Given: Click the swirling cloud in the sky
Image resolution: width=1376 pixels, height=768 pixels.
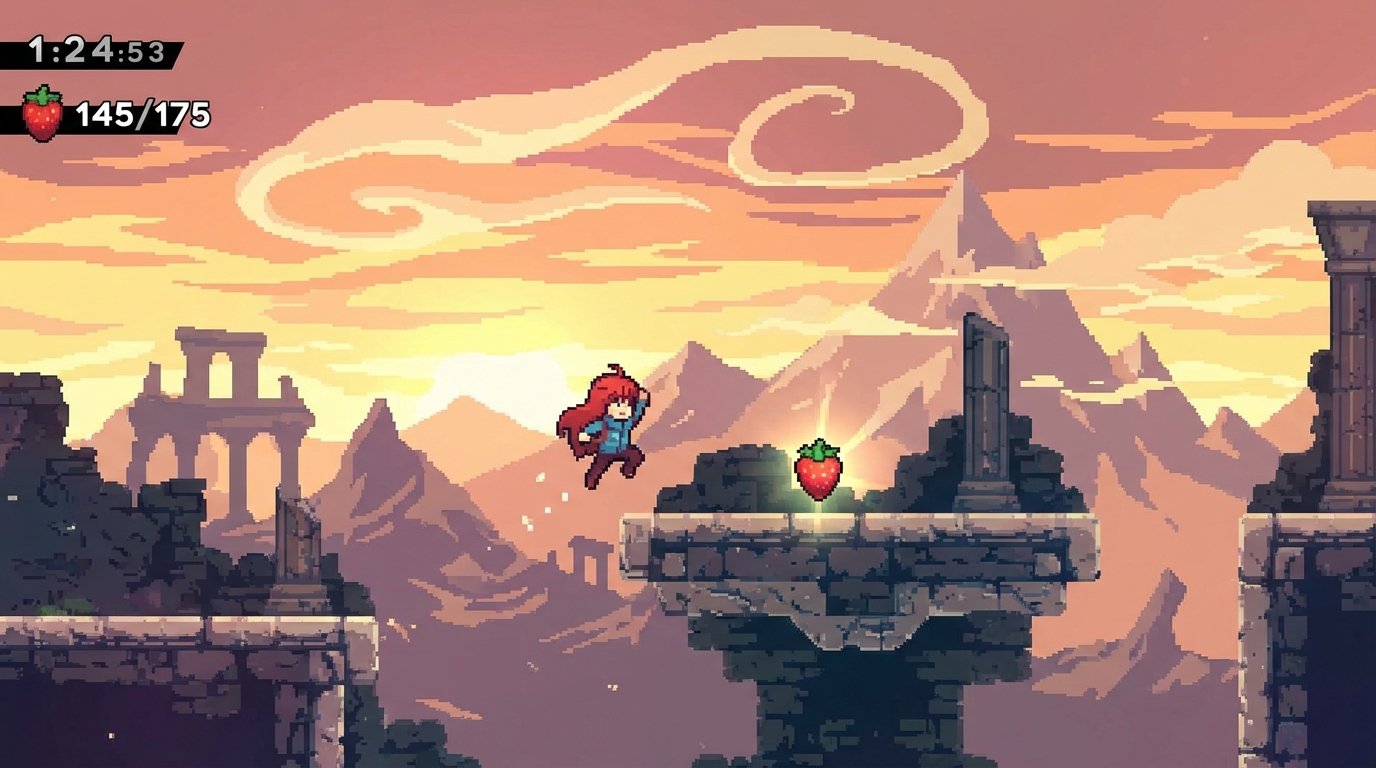Looking at the screenshot, I should pos(790,110).
